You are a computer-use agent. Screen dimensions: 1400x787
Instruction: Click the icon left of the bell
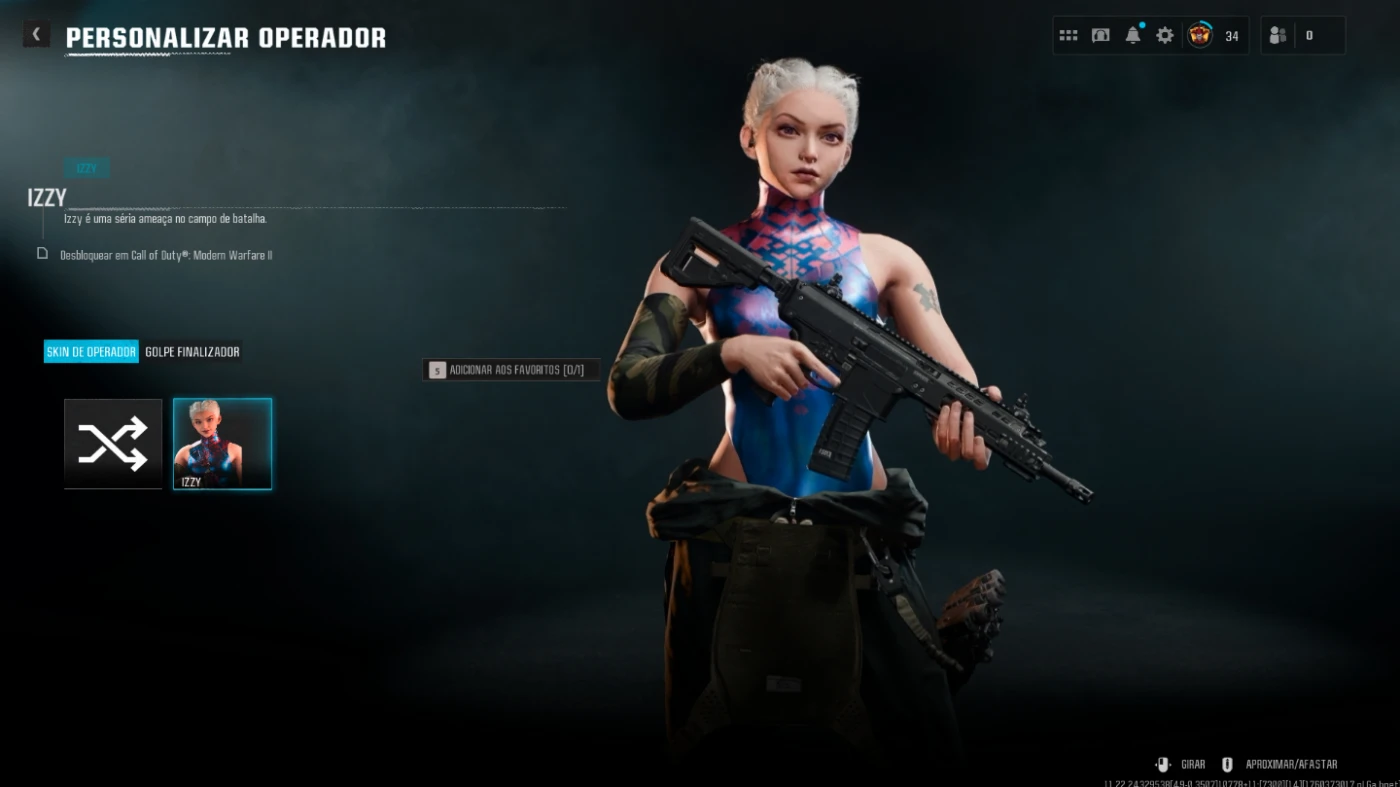(x=1101, y=36)
